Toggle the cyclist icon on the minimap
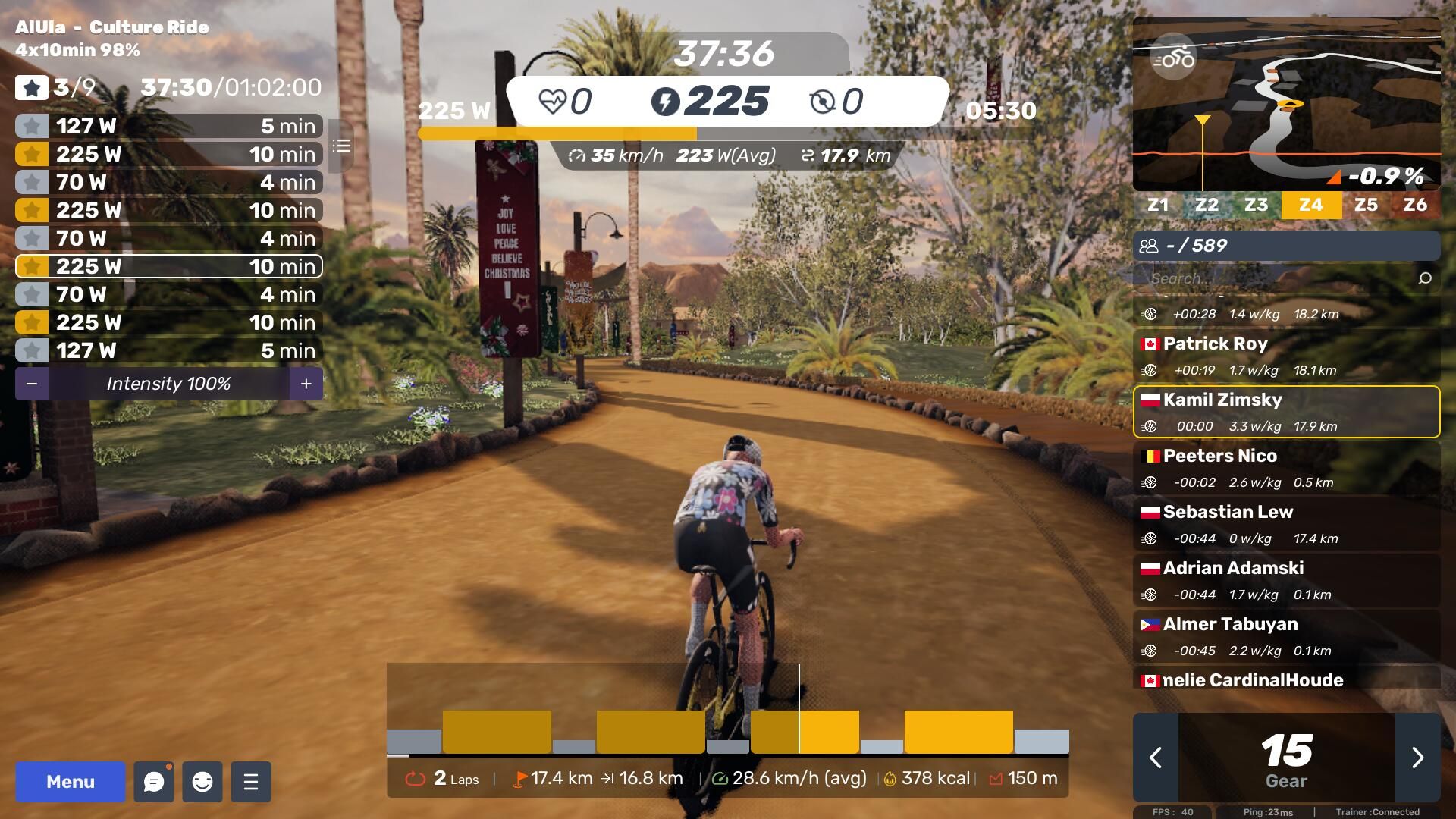This screenshot has height=819, width=1456. click(1174, 58)
